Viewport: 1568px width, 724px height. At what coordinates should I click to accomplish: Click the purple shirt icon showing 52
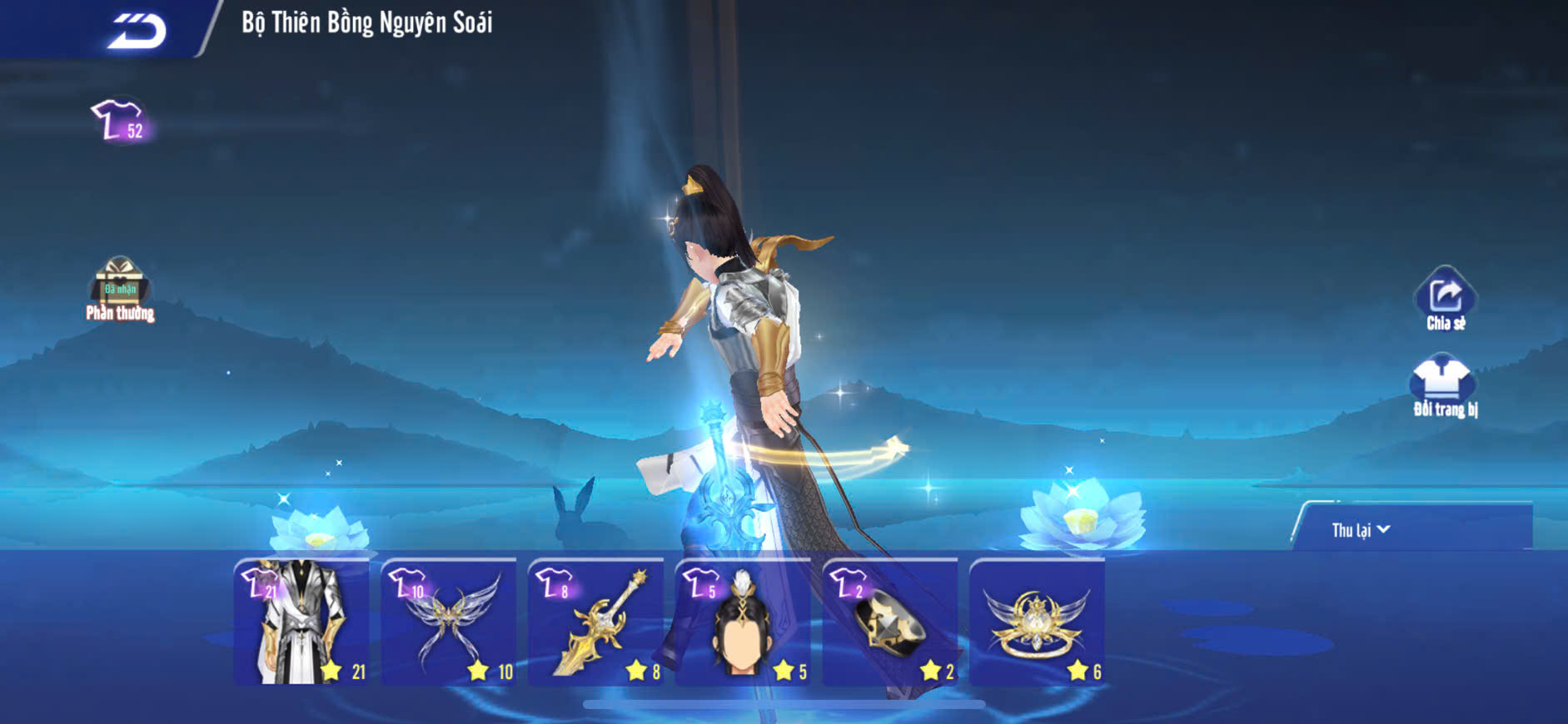120,121
